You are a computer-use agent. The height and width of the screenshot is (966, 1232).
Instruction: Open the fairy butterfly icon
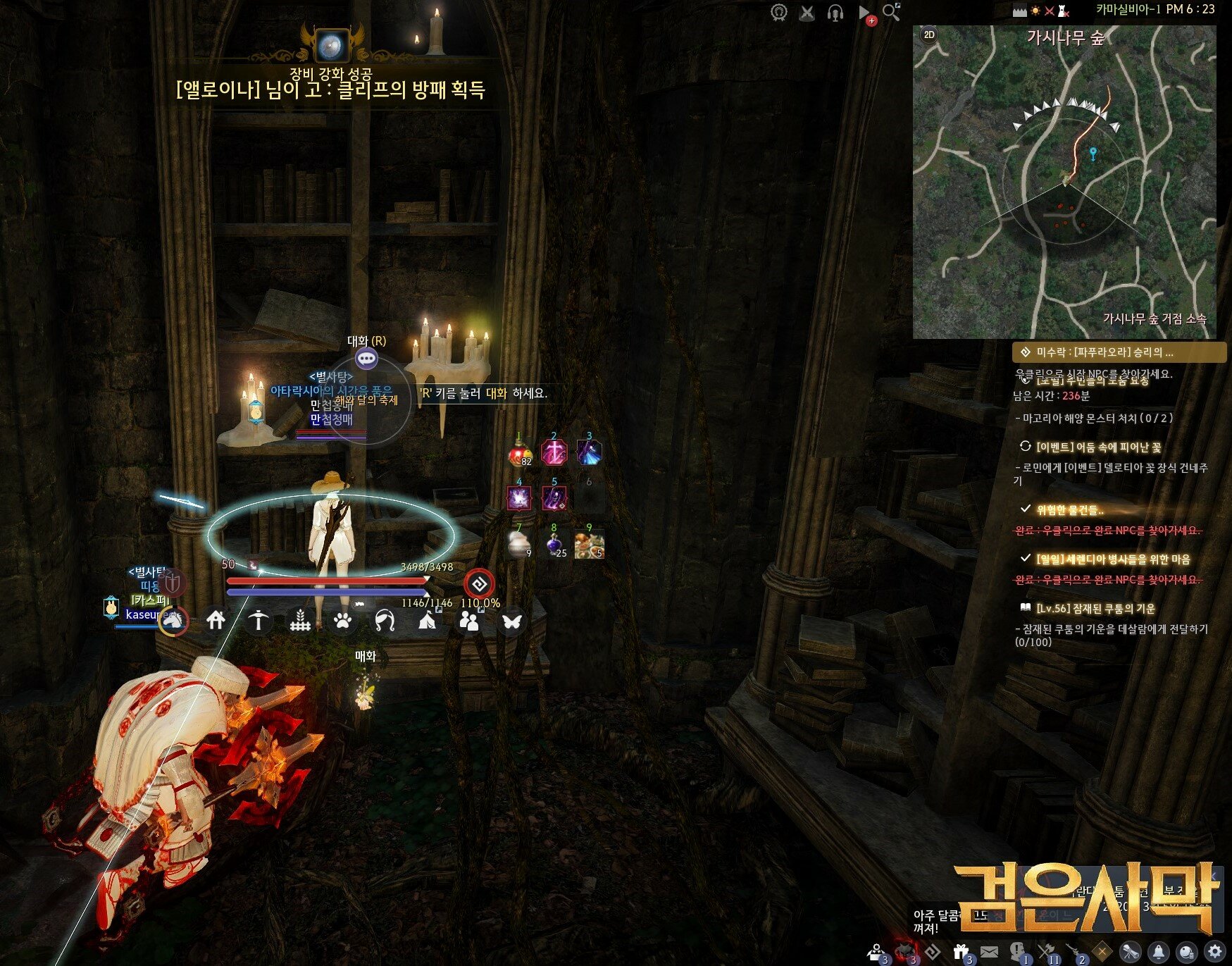512,620
